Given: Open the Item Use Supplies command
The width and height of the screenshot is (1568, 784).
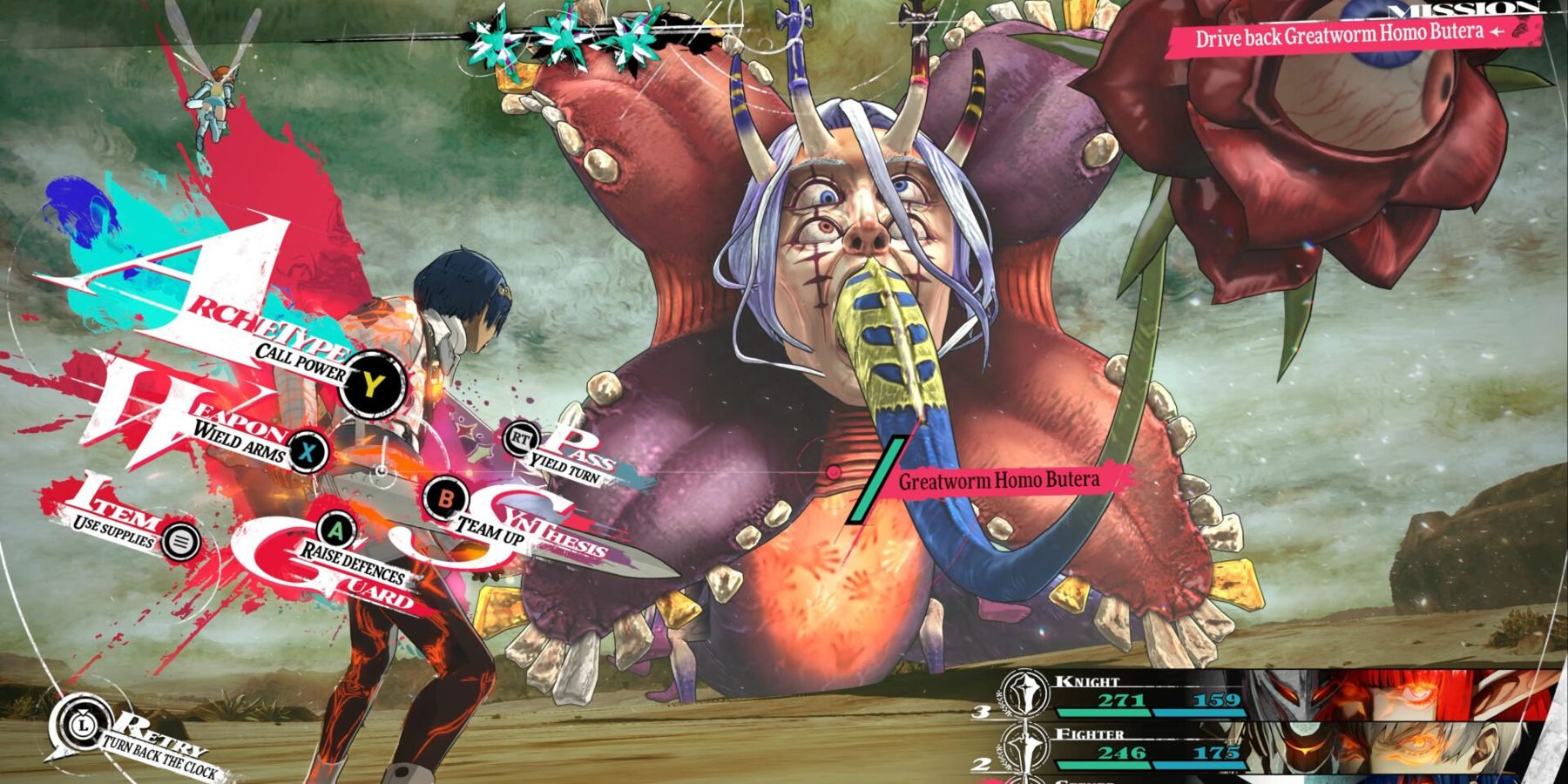Looking at the screenshot, I should pyautogui.click(x=181, y=542).
